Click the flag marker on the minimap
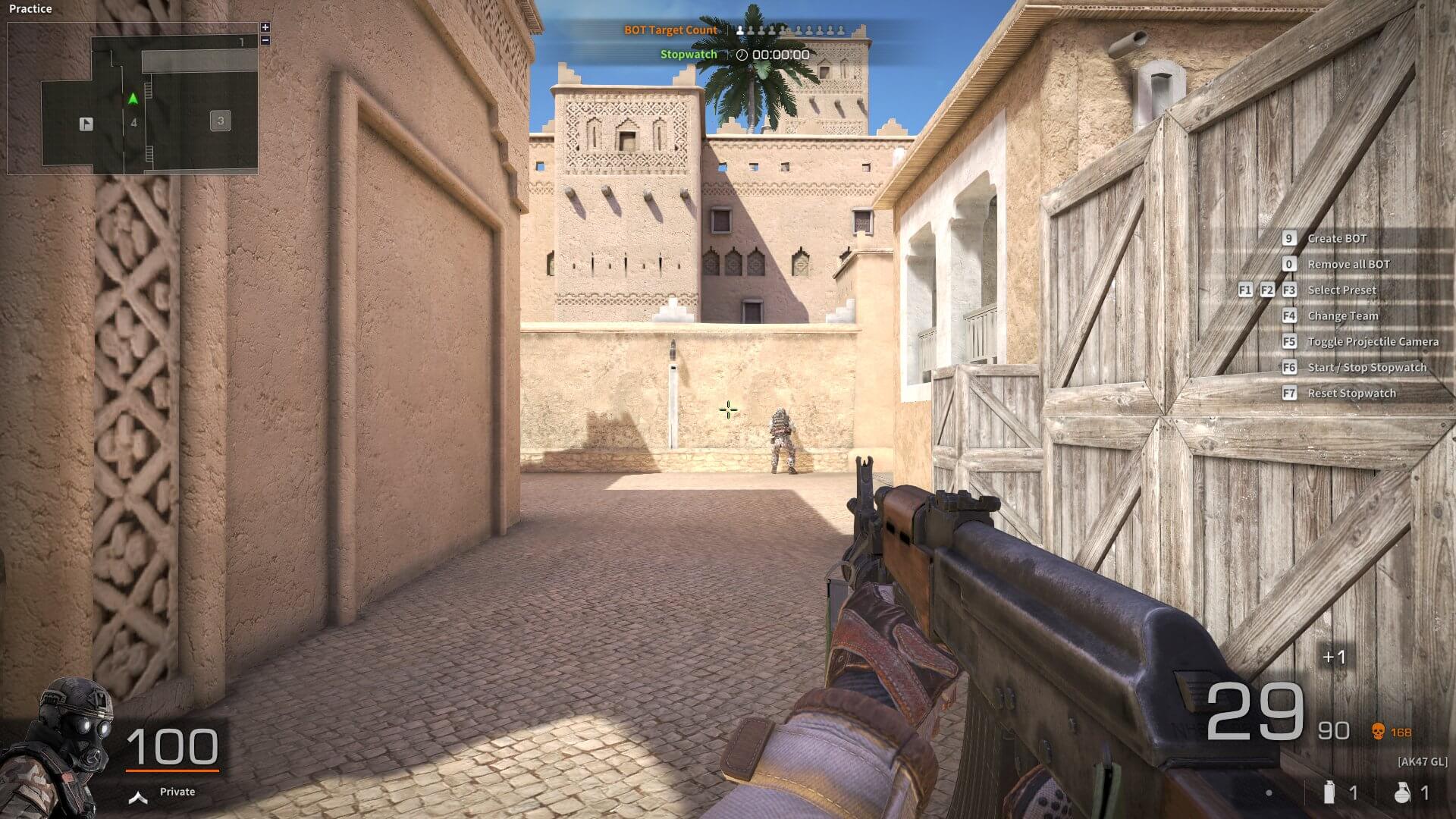 (x=86, y=124)
